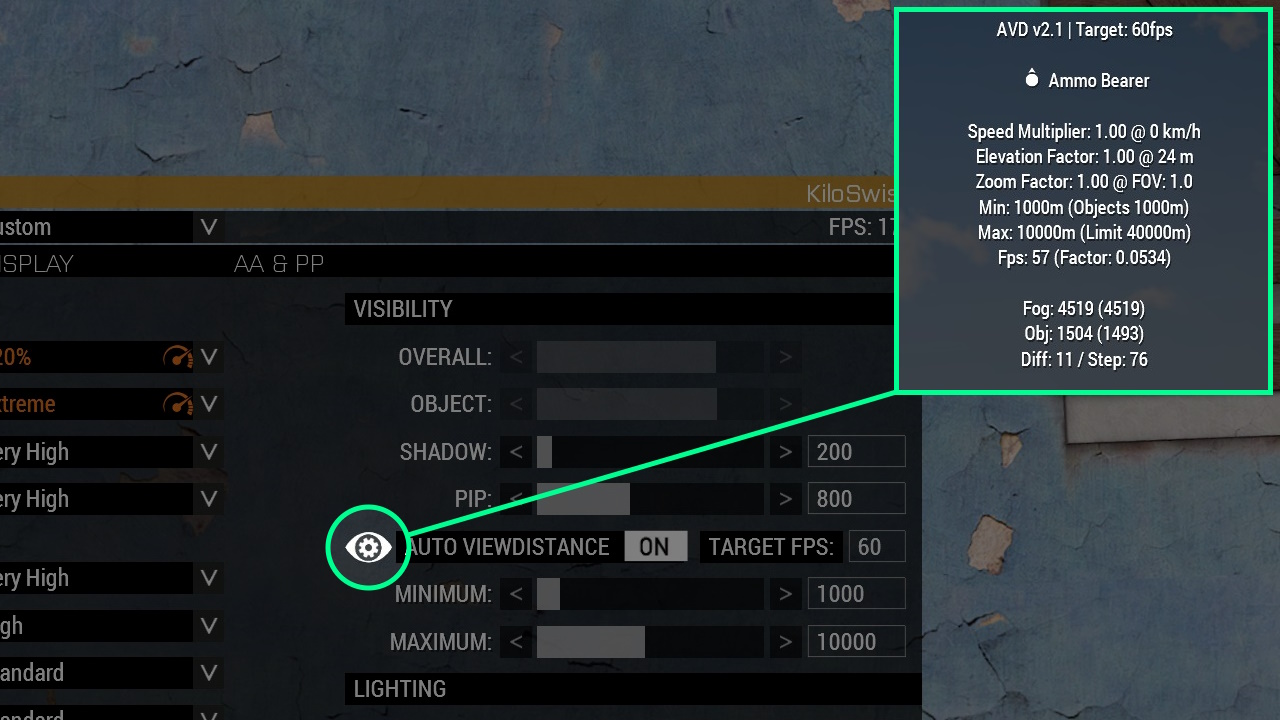The image size is (1280, 720).
Task: Click the Minimum value field showing 1000
Action: [856, 594]
